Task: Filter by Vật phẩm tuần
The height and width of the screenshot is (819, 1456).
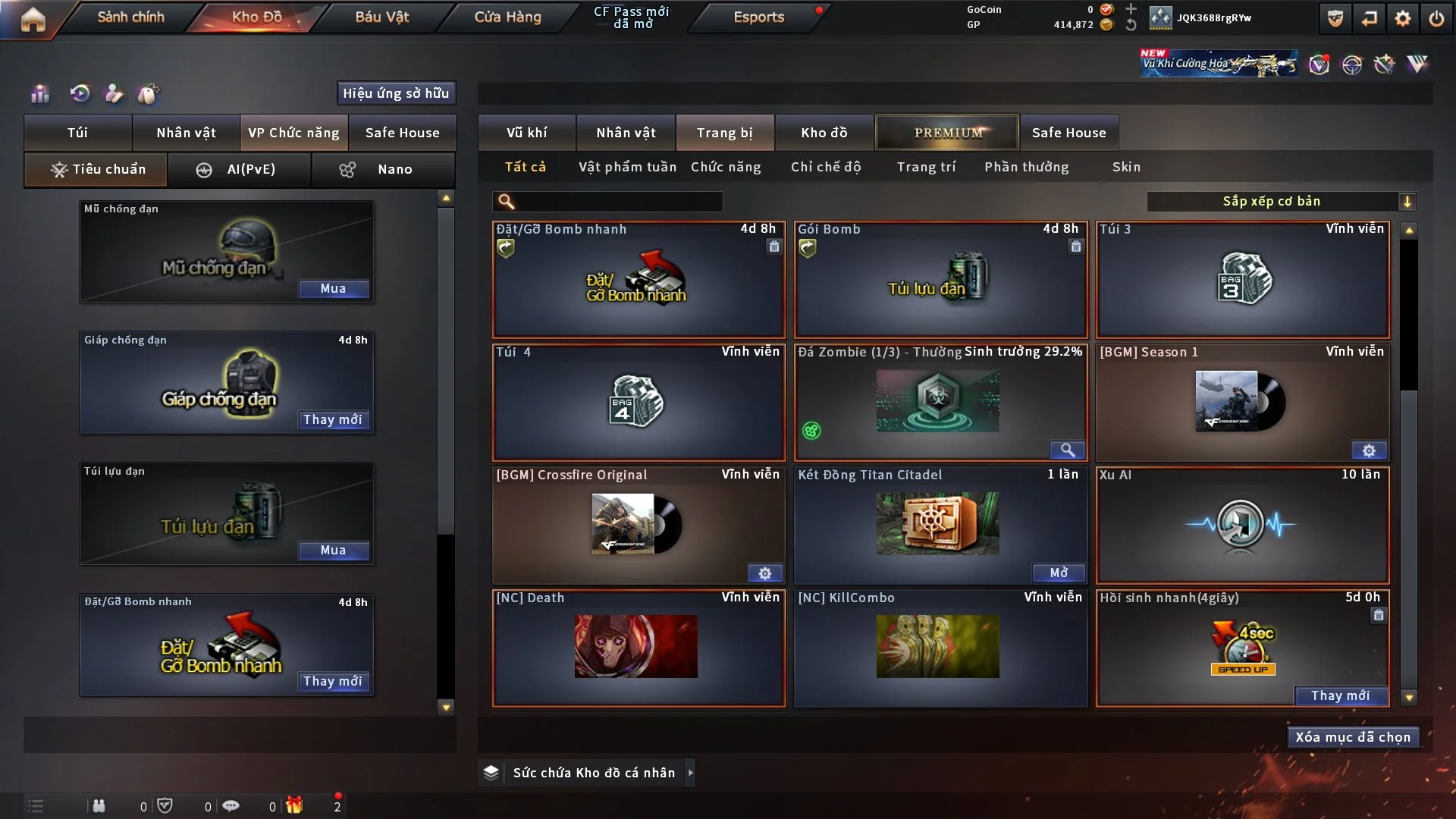Action: 627,167
